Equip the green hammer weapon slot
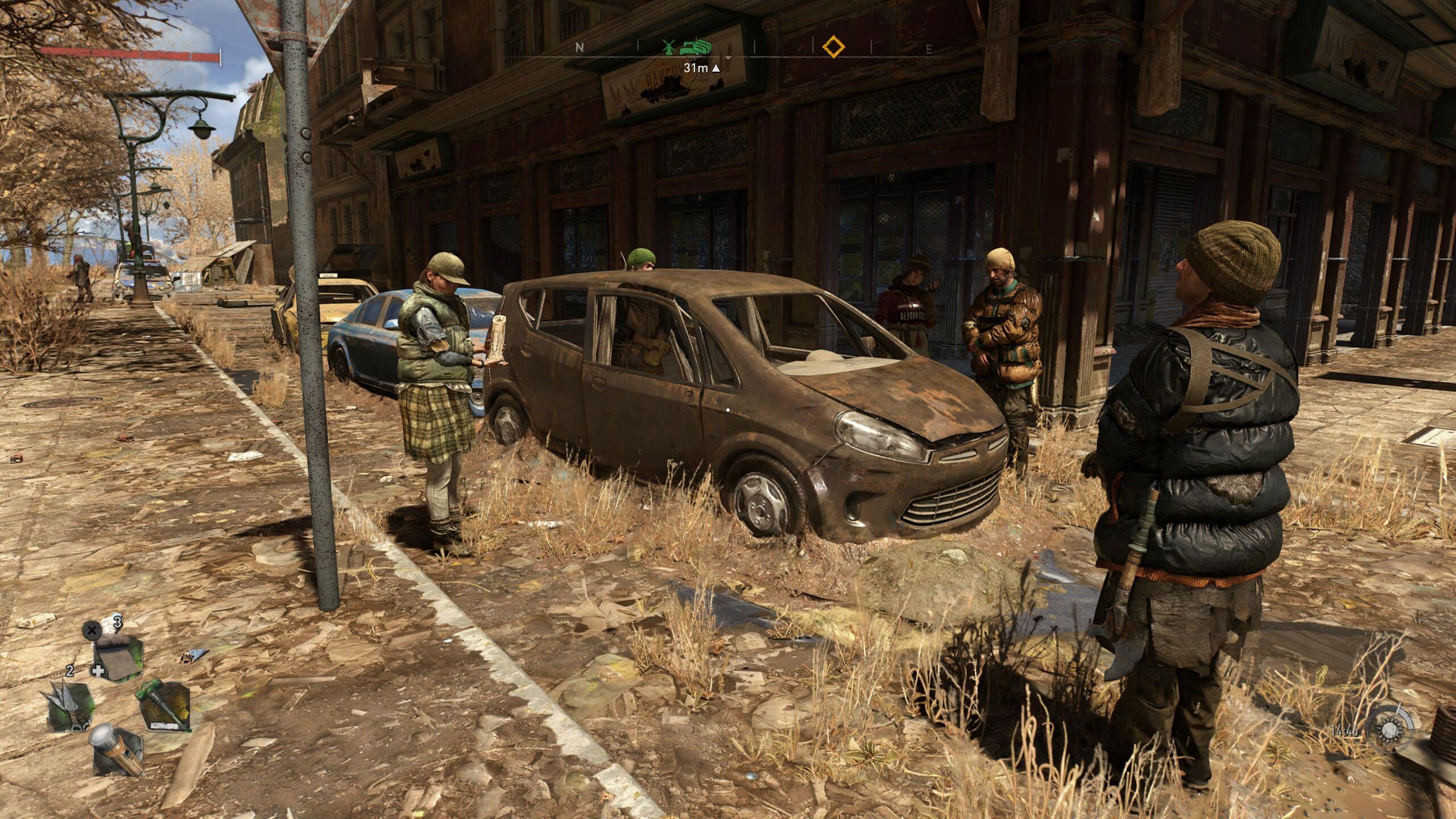The height and width of the screenshot is (819, 1456). point(164,706)
